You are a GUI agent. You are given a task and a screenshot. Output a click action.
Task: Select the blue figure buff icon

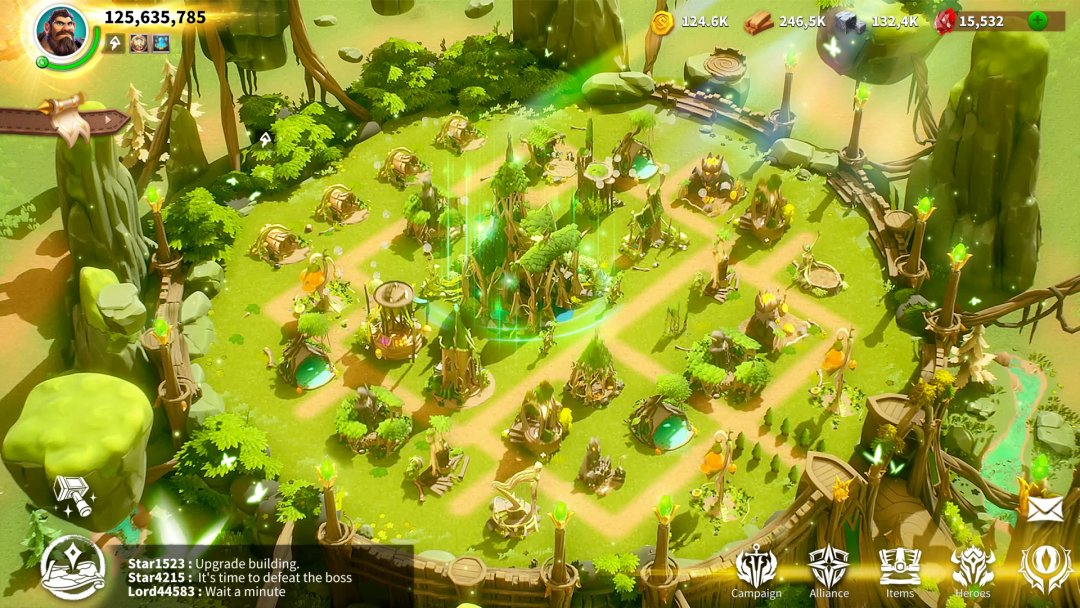coord(160,43)
